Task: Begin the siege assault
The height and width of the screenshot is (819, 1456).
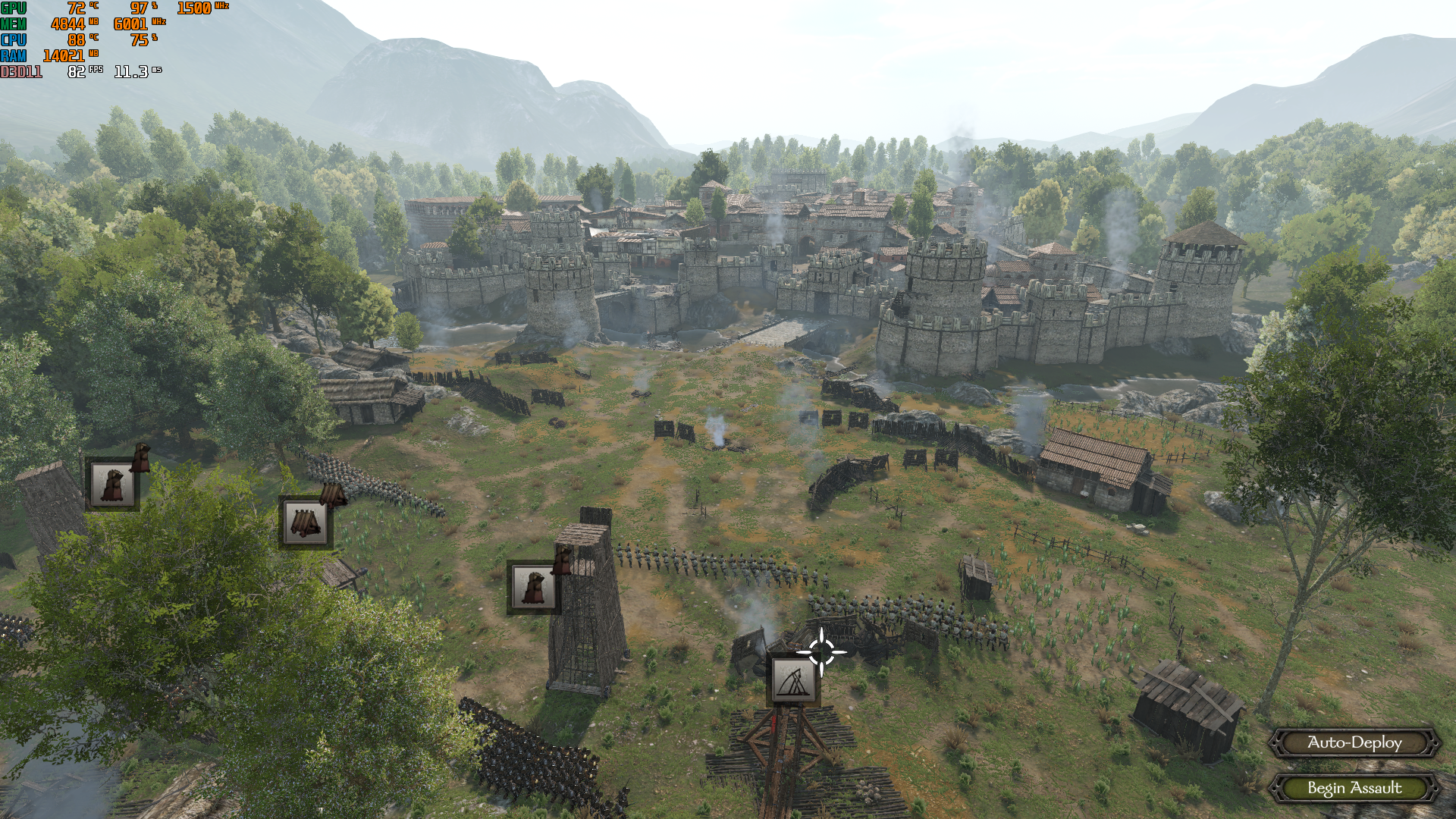Action: (1354, 789)
